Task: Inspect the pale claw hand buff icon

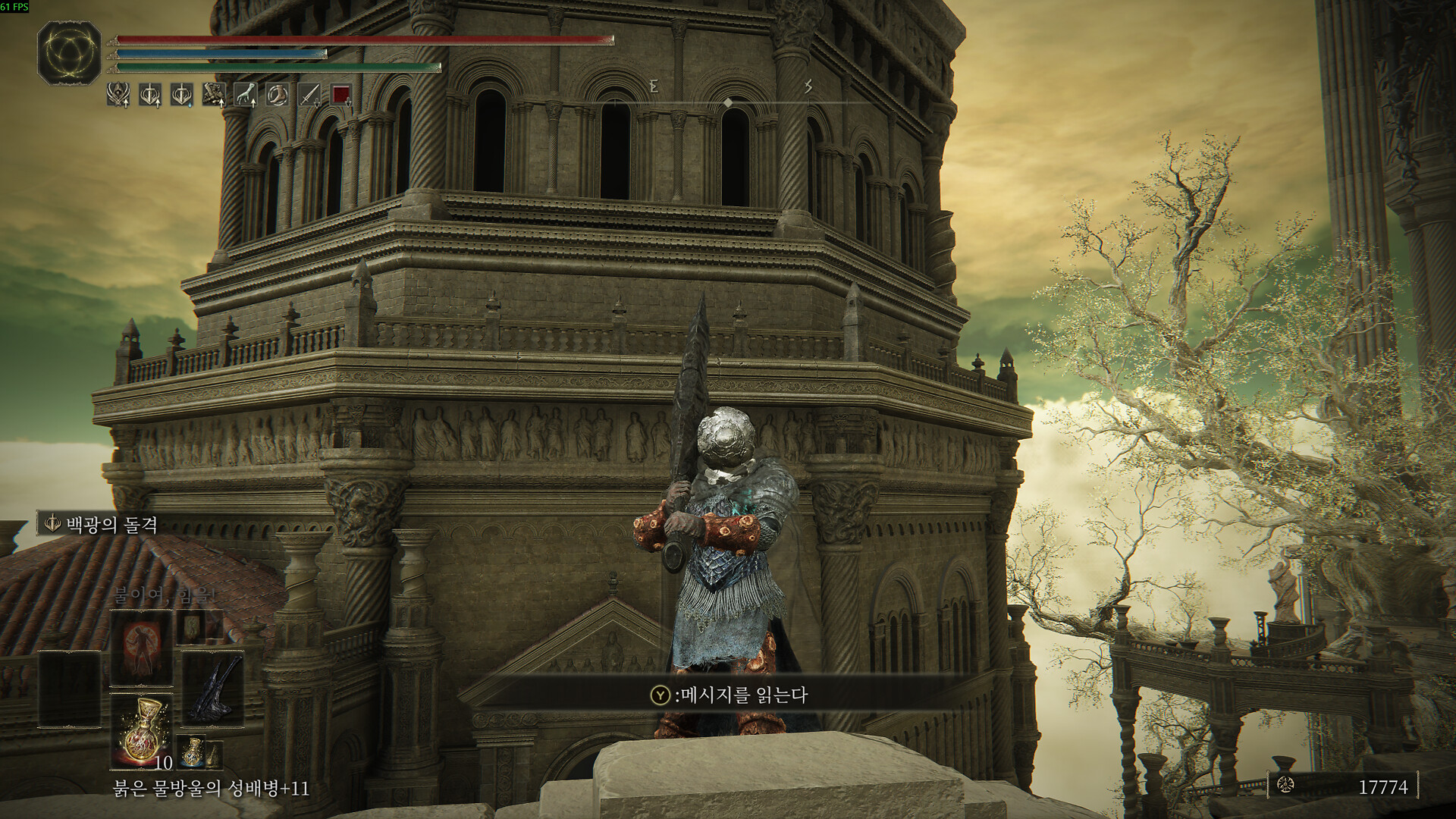Action: point(246,95)
